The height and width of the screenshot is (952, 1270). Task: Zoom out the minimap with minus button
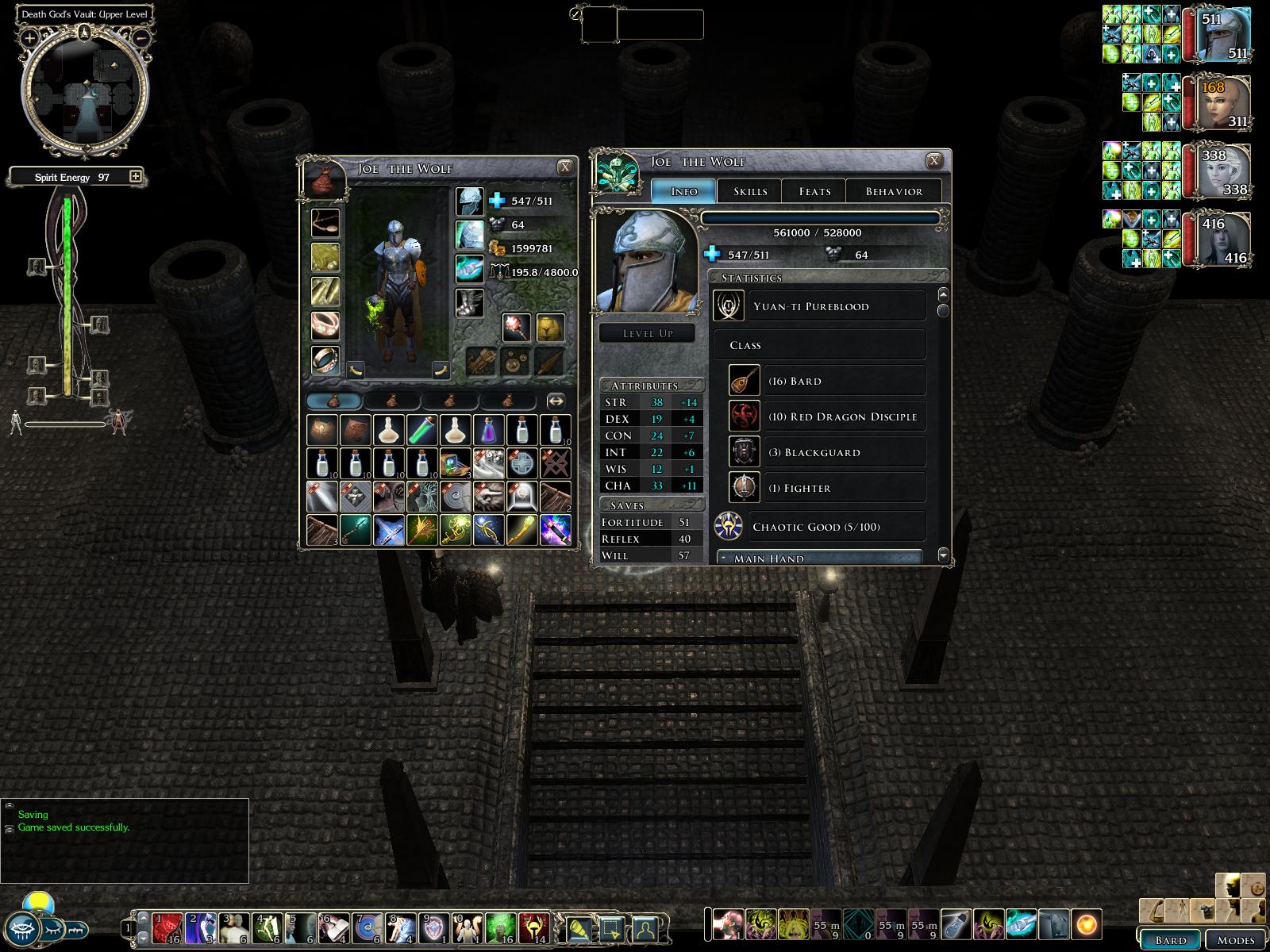140,37
